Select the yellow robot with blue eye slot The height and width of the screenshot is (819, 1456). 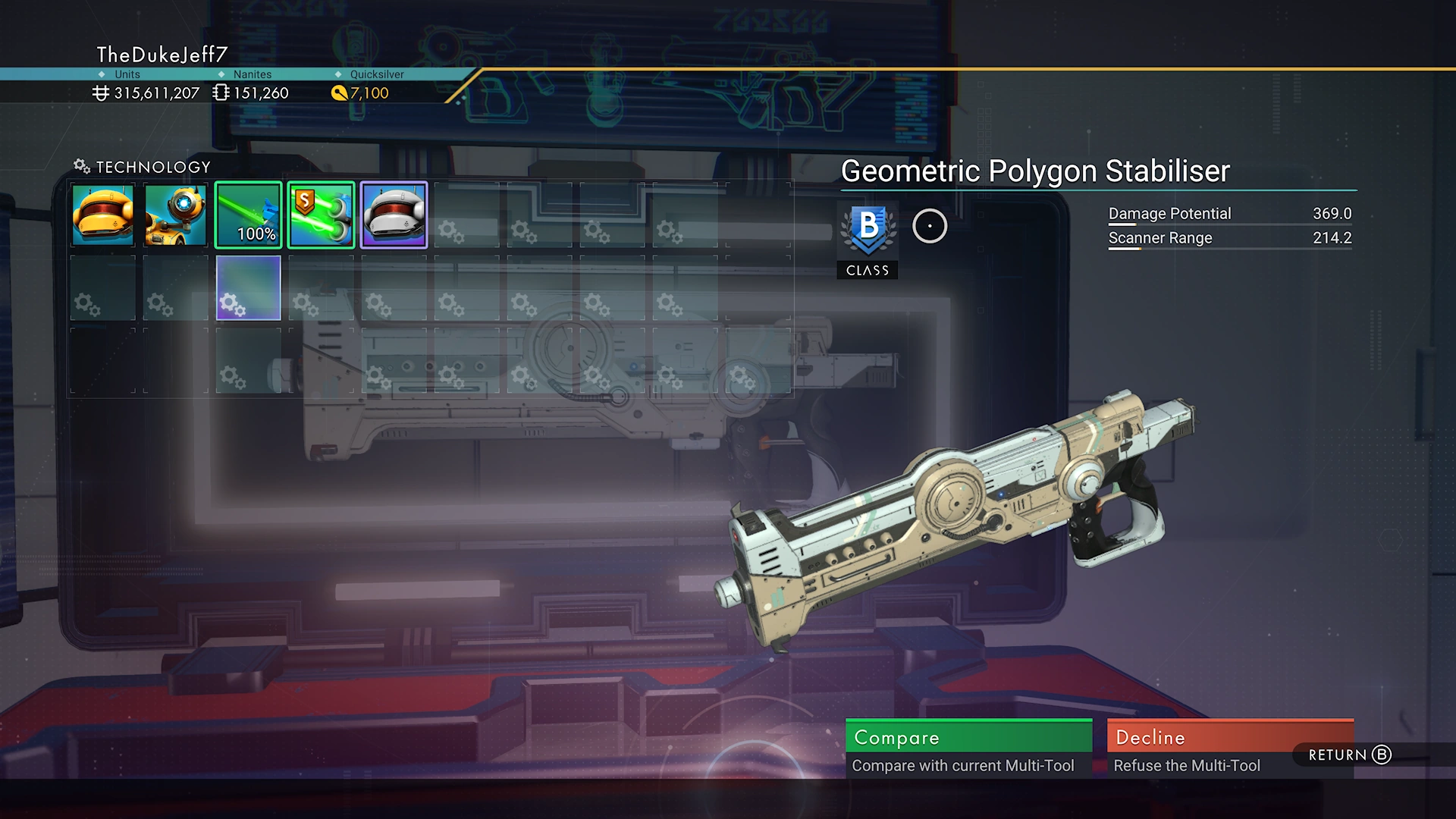point(176,215)
